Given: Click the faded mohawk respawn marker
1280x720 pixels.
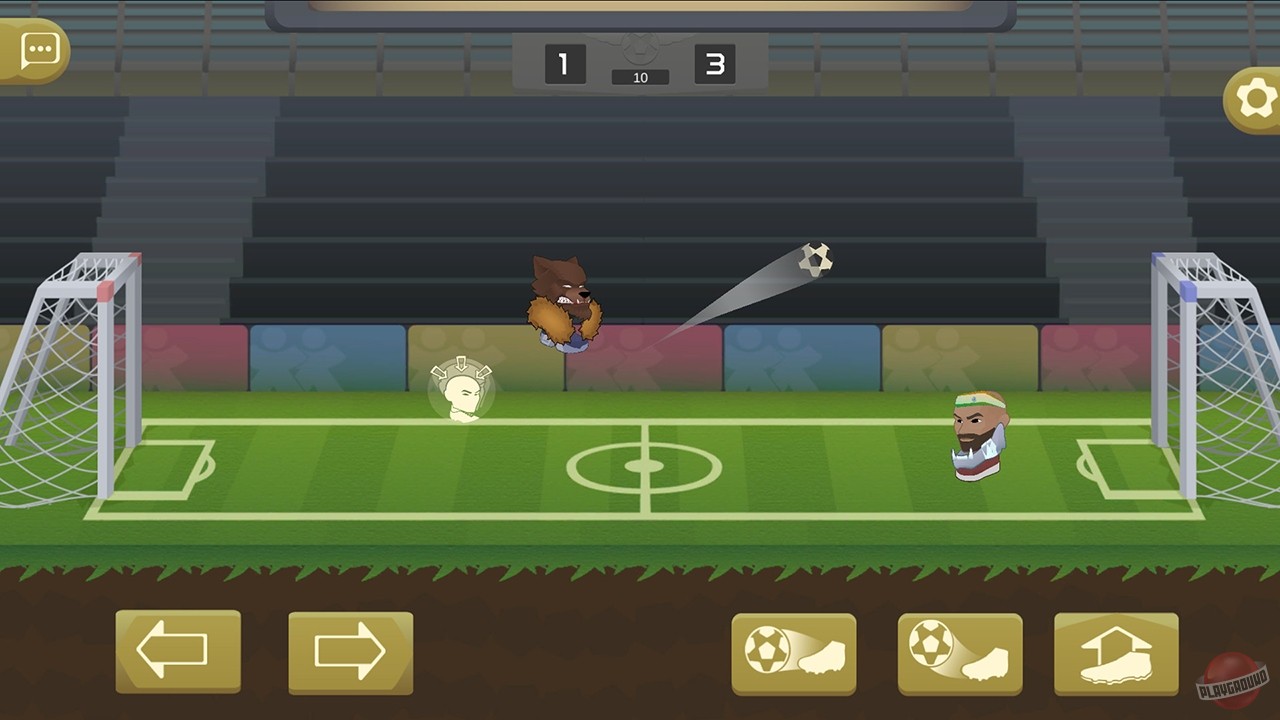Looking at the screenshot, I should pyautogui.click(x=461, y=388).
